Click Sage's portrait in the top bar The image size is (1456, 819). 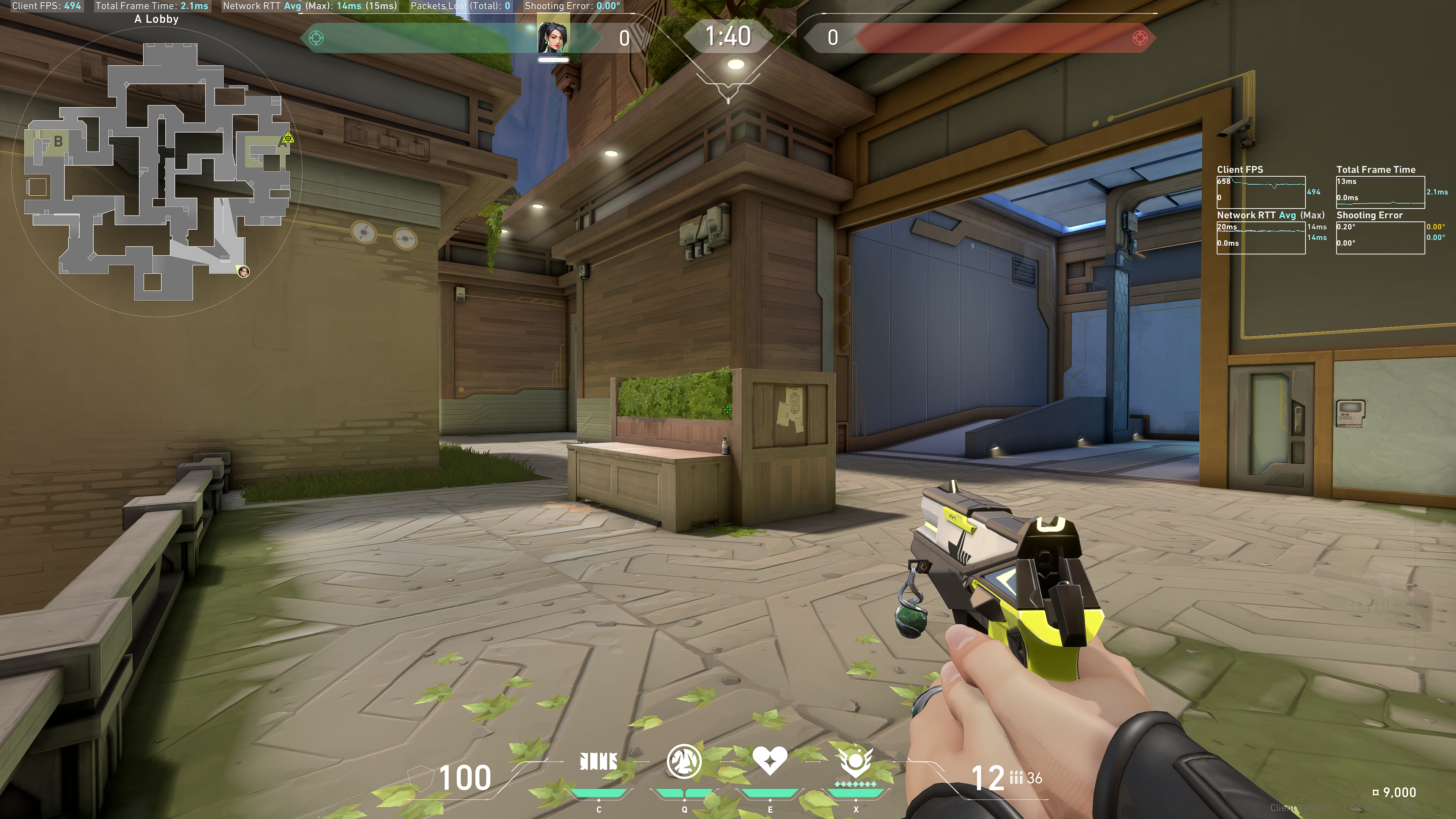[x=553, y=38]
